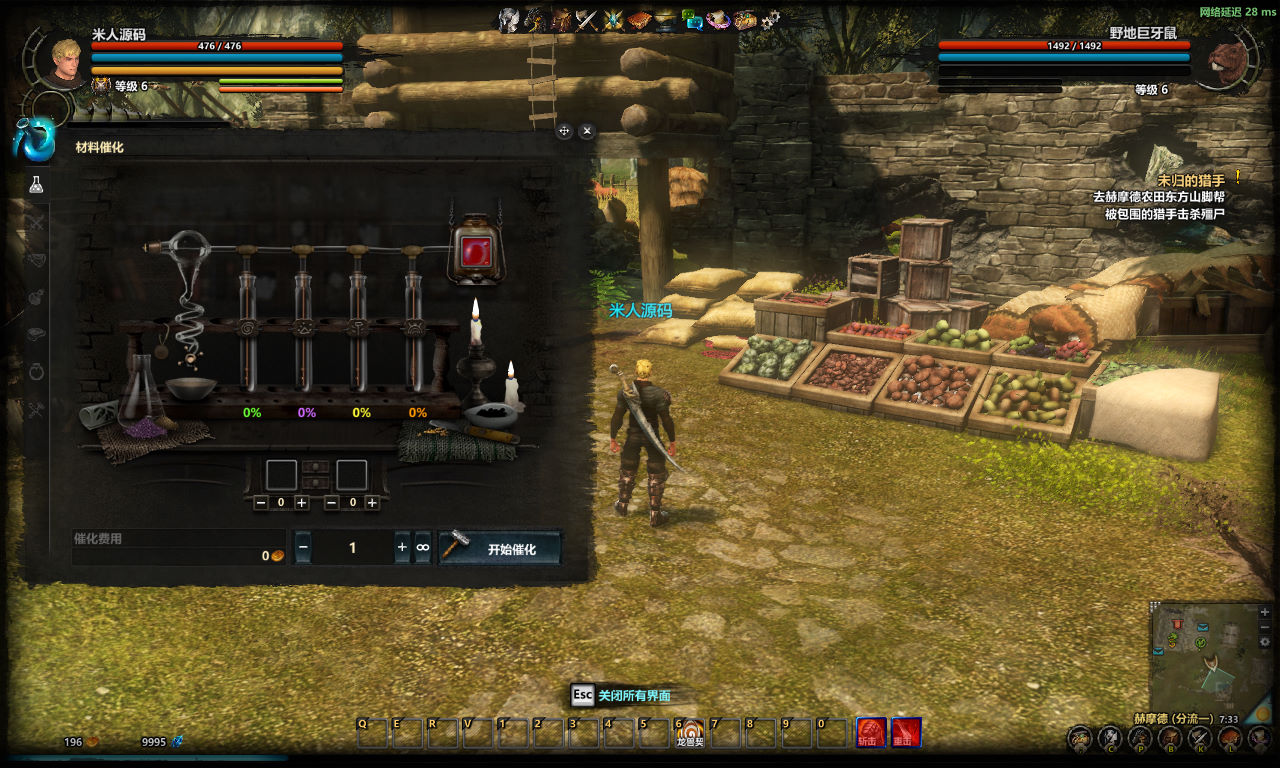Open minimap settings gear
This screenshot has width=1280, height=768.
[1265, 642]
